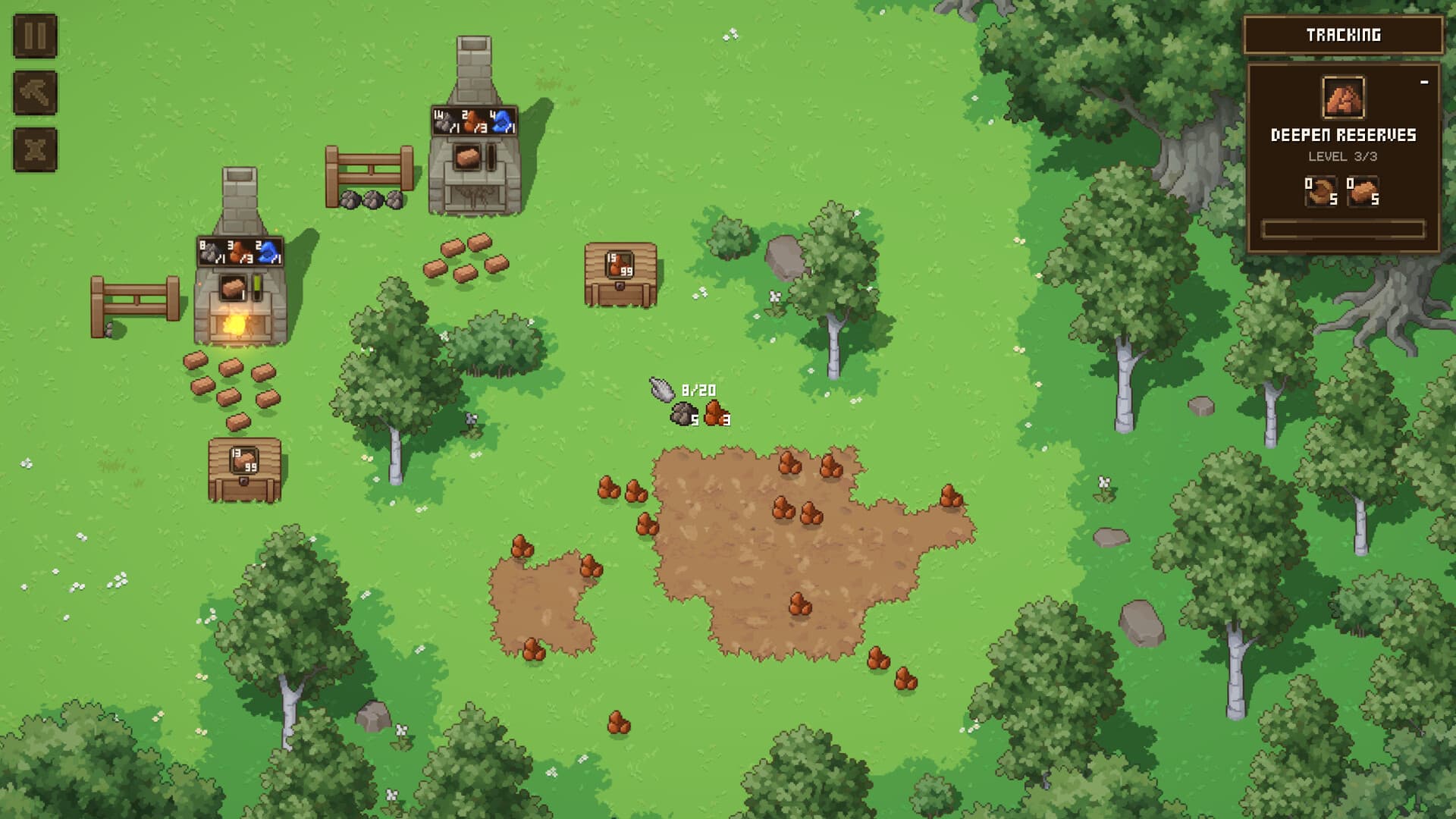
Task: Click the ore cost icon showing 0/5
Action: [1321, 190]
